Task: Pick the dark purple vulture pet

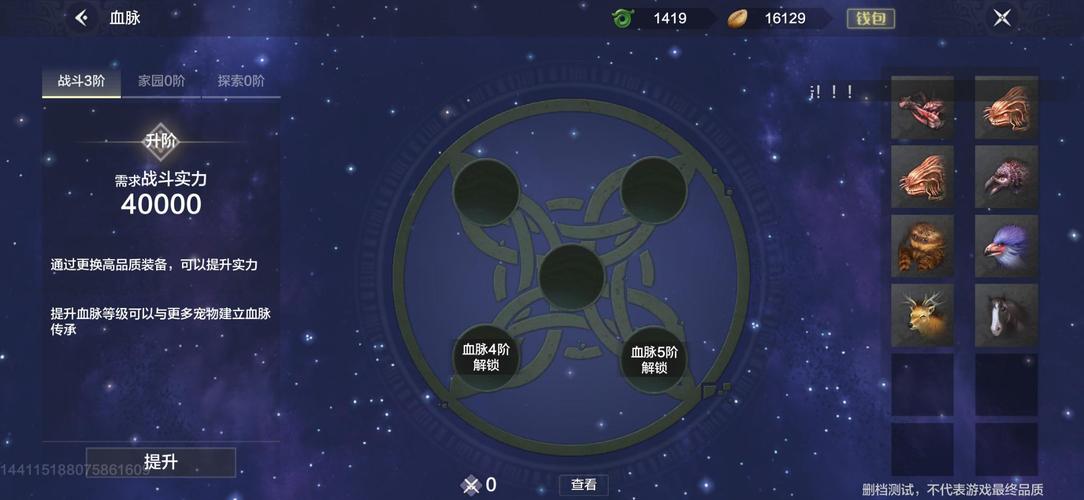Action: 1006,178
